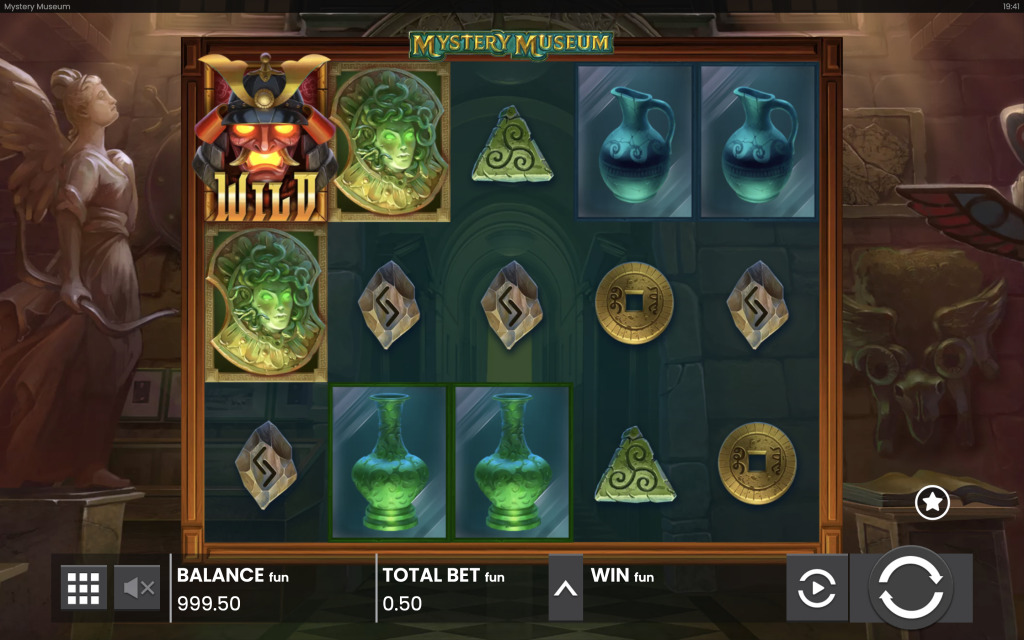
Task: Spin the reels with the circular arrows button
Action: click(911, 587)
